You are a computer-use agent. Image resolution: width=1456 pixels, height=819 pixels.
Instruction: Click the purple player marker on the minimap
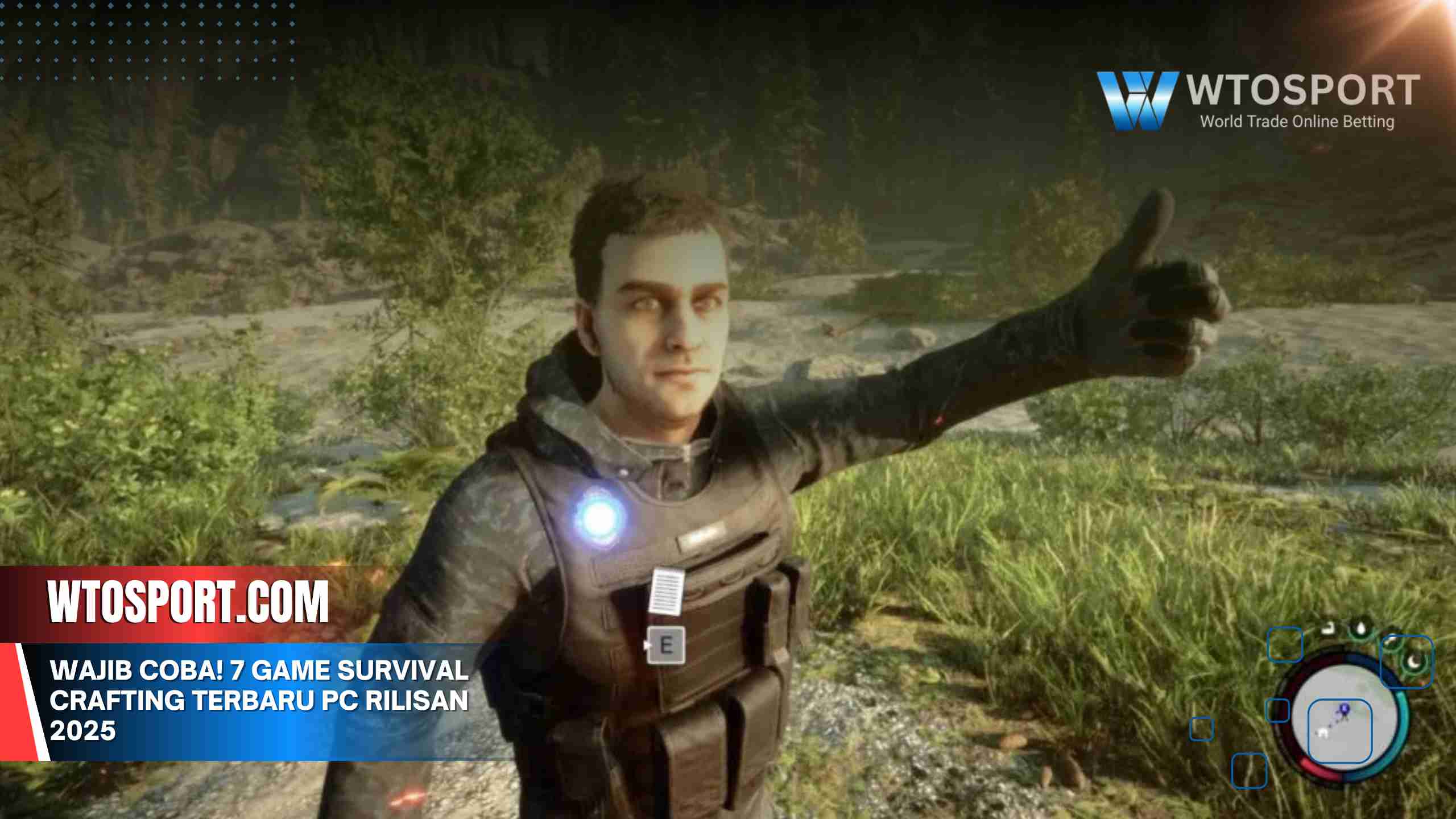pyautogui.click(x=1344, y=709)
